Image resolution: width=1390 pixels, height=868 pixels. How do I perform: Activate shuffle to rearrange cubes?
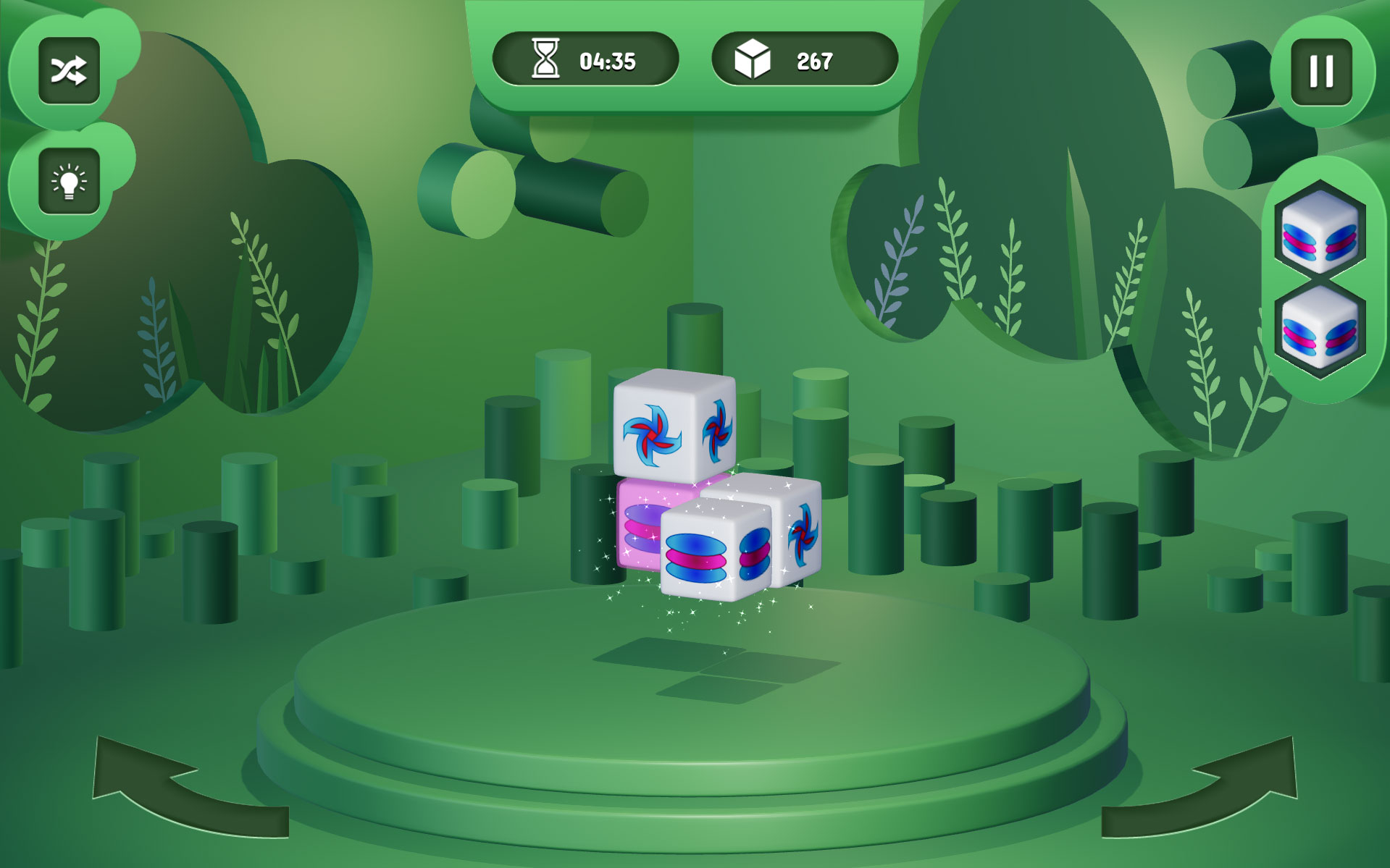pos(69,70)
